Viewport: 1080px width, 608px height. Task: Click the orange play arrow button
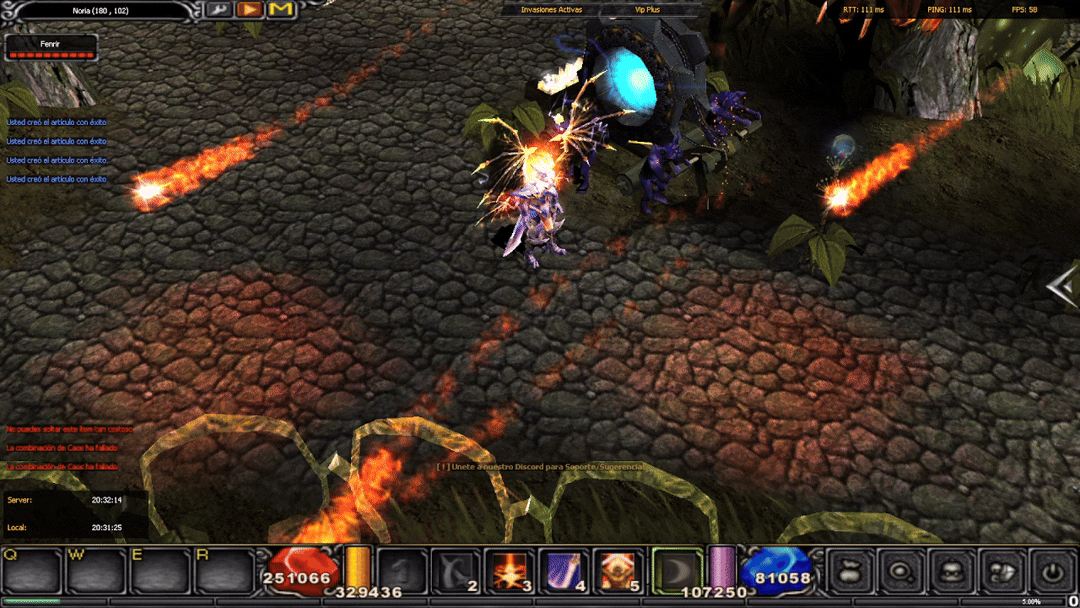pos(250,10)
